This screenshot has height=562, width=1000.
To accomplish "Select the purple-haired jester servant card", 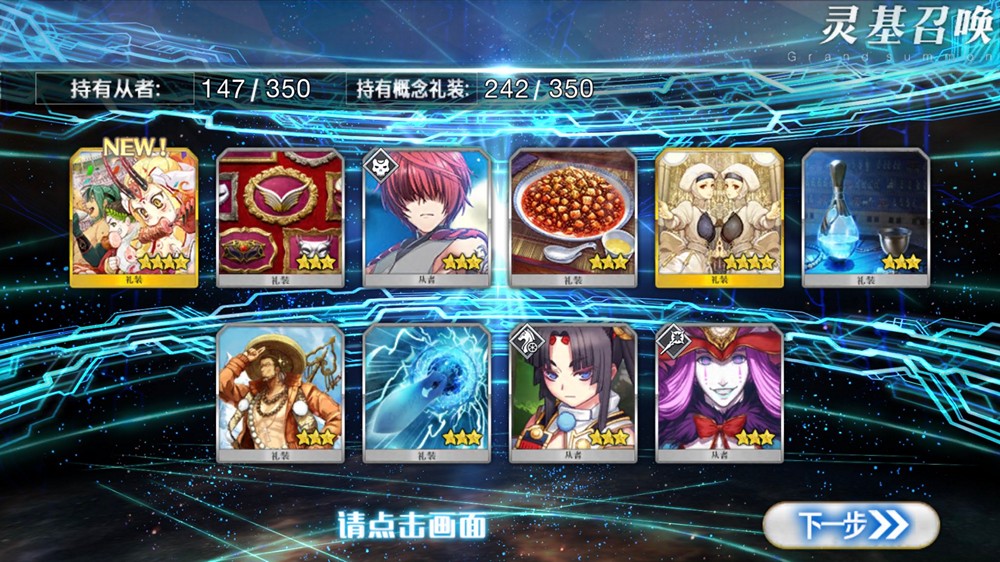I will (x=719, y=392).
